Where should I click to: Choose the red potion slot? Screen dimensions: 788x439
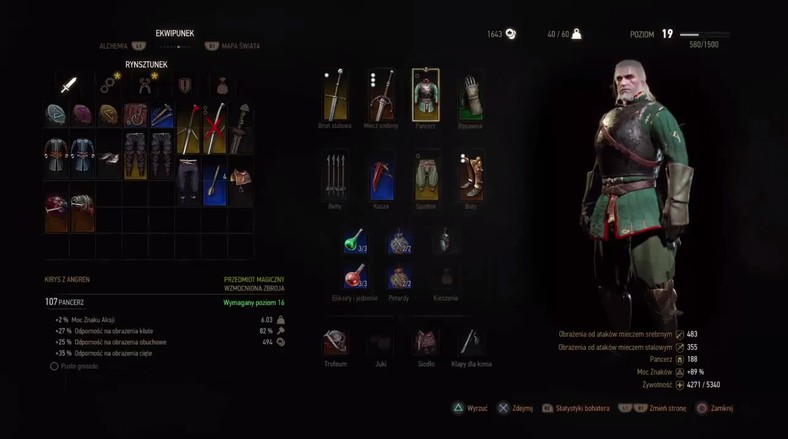[355, 277]
